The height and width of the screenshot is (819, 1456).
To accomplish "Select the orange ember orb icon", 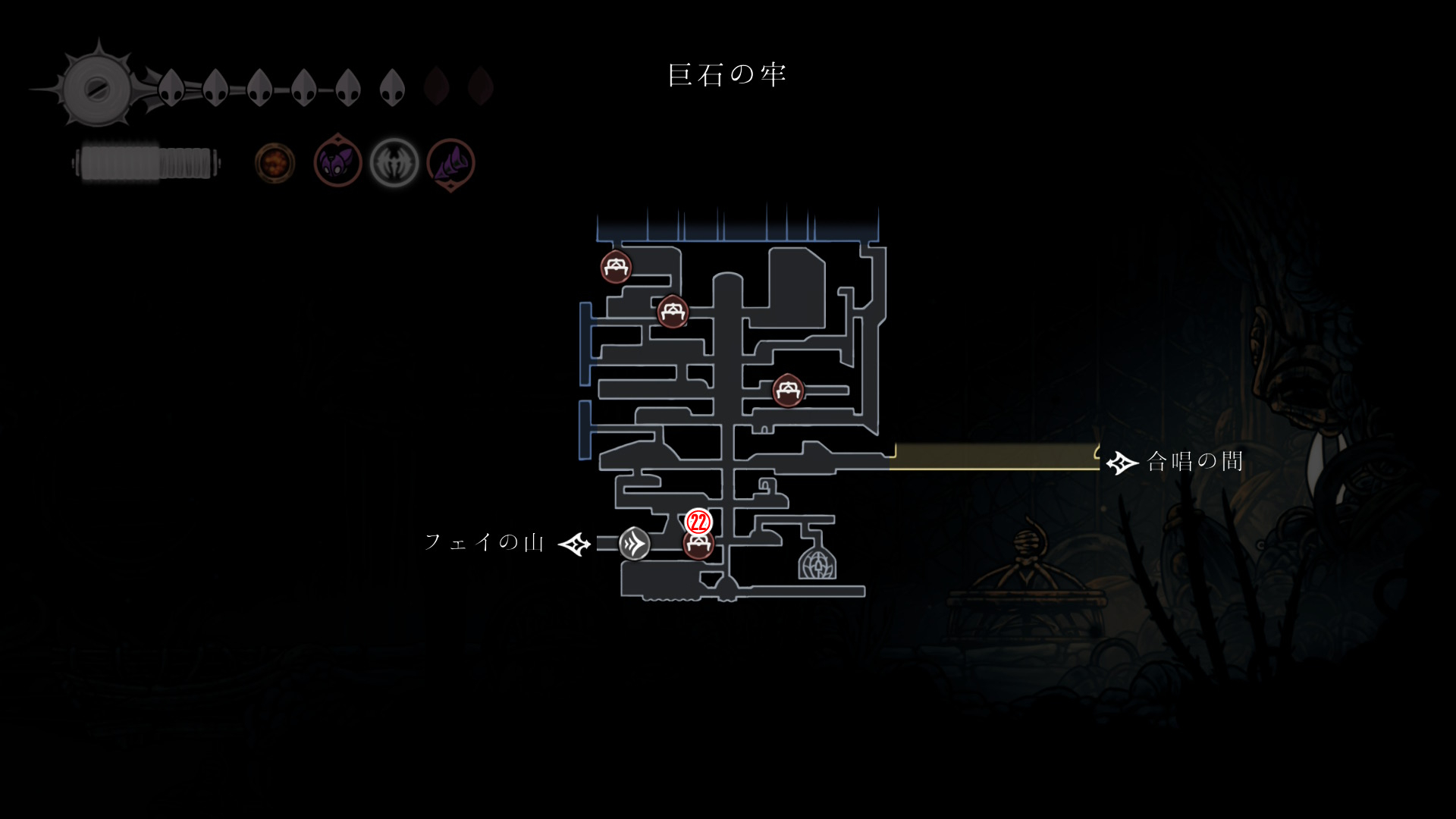I will pos(275,163).
